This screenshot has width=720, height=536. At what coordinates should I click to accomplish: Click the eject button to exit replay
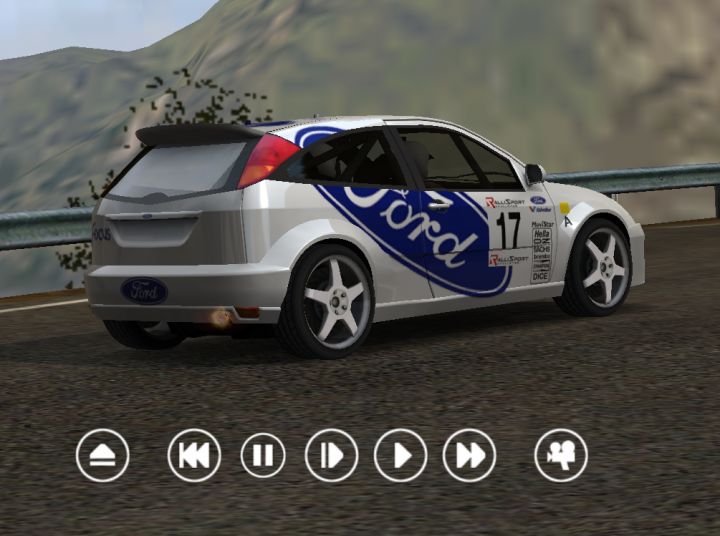tap(102, 455)
